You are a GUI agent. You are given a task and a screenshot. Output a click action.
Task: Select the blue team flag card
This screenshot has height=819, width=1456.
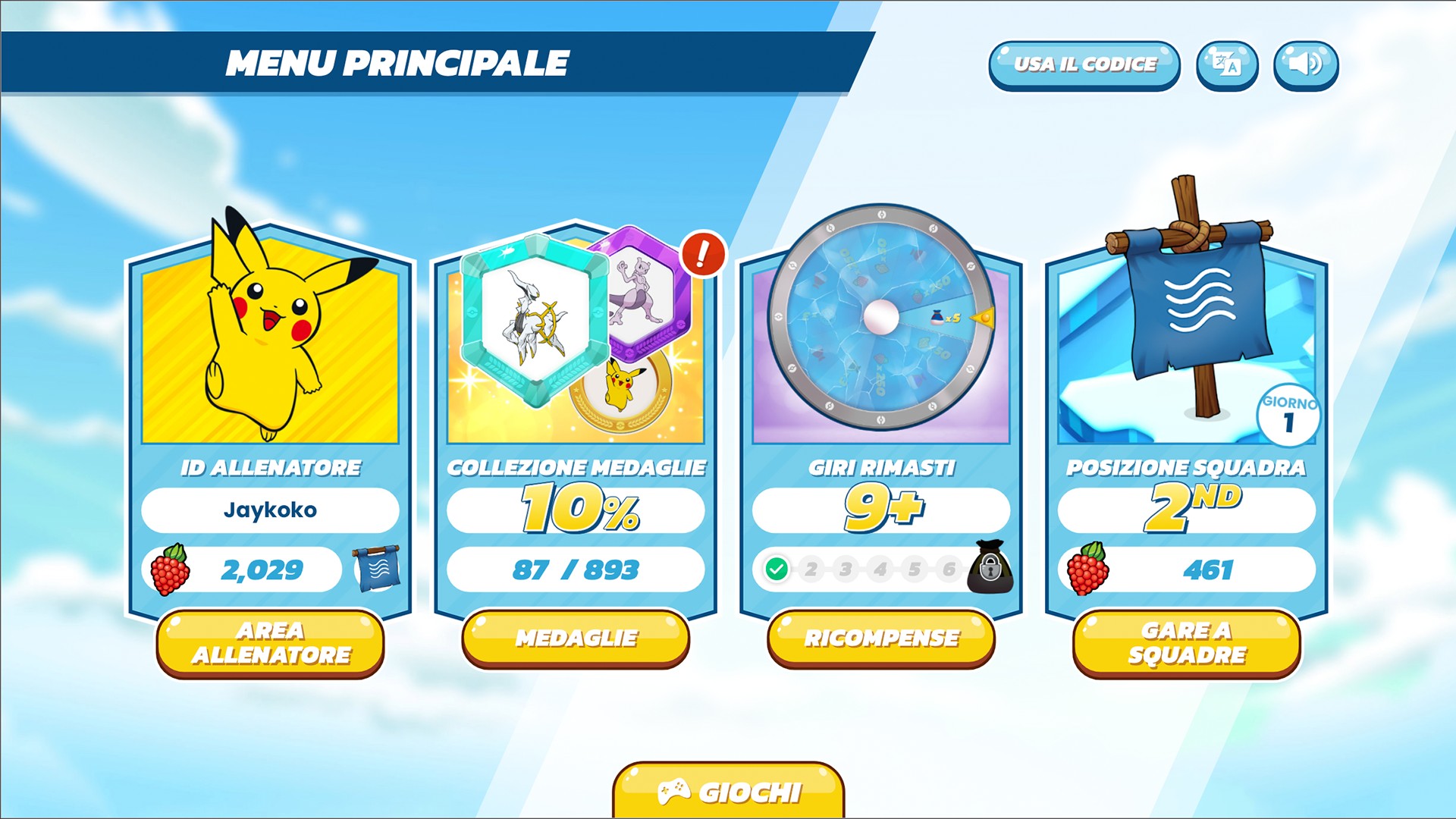pos(1187,318)
